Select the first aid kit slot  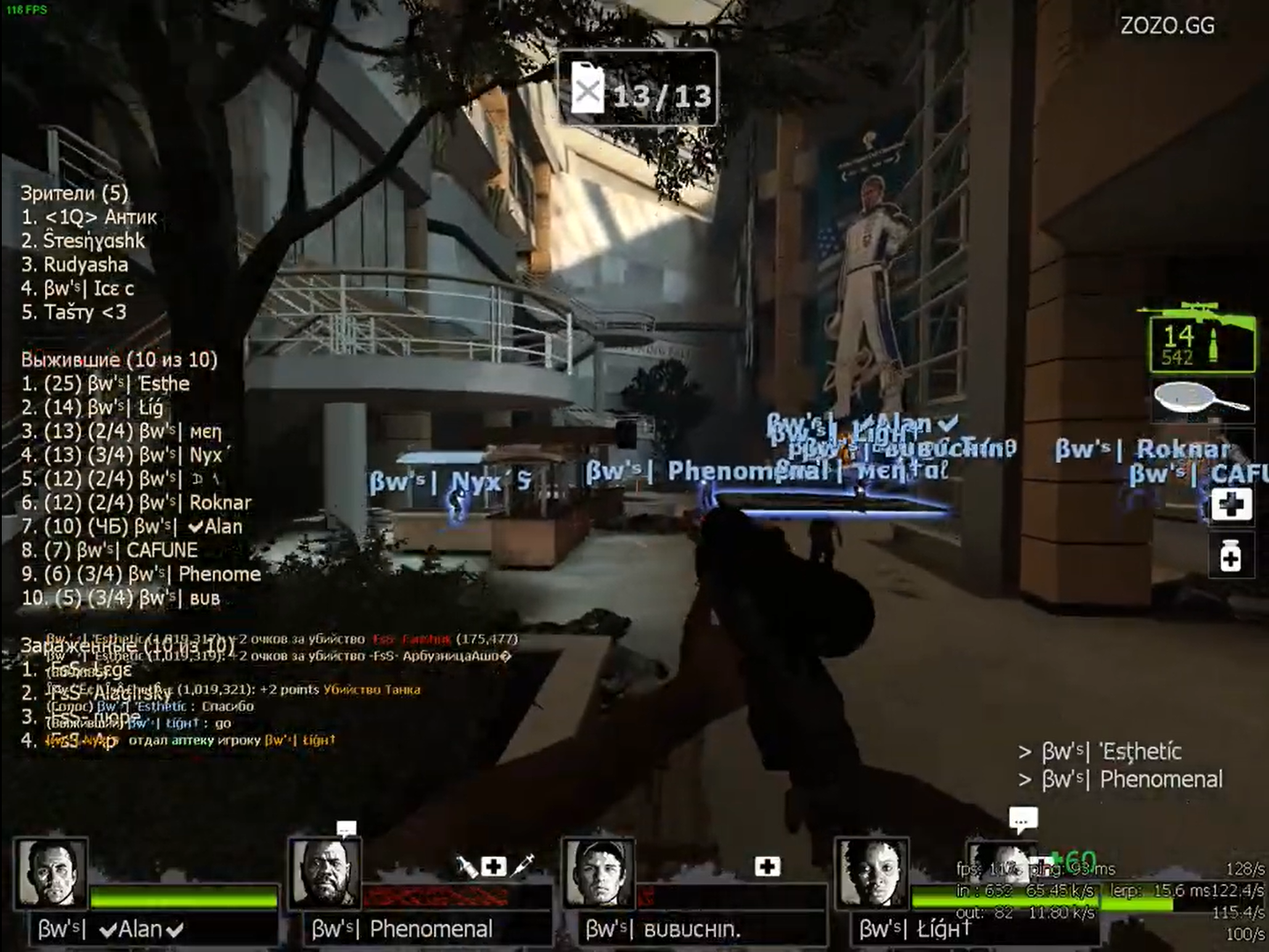[1231, 504]
